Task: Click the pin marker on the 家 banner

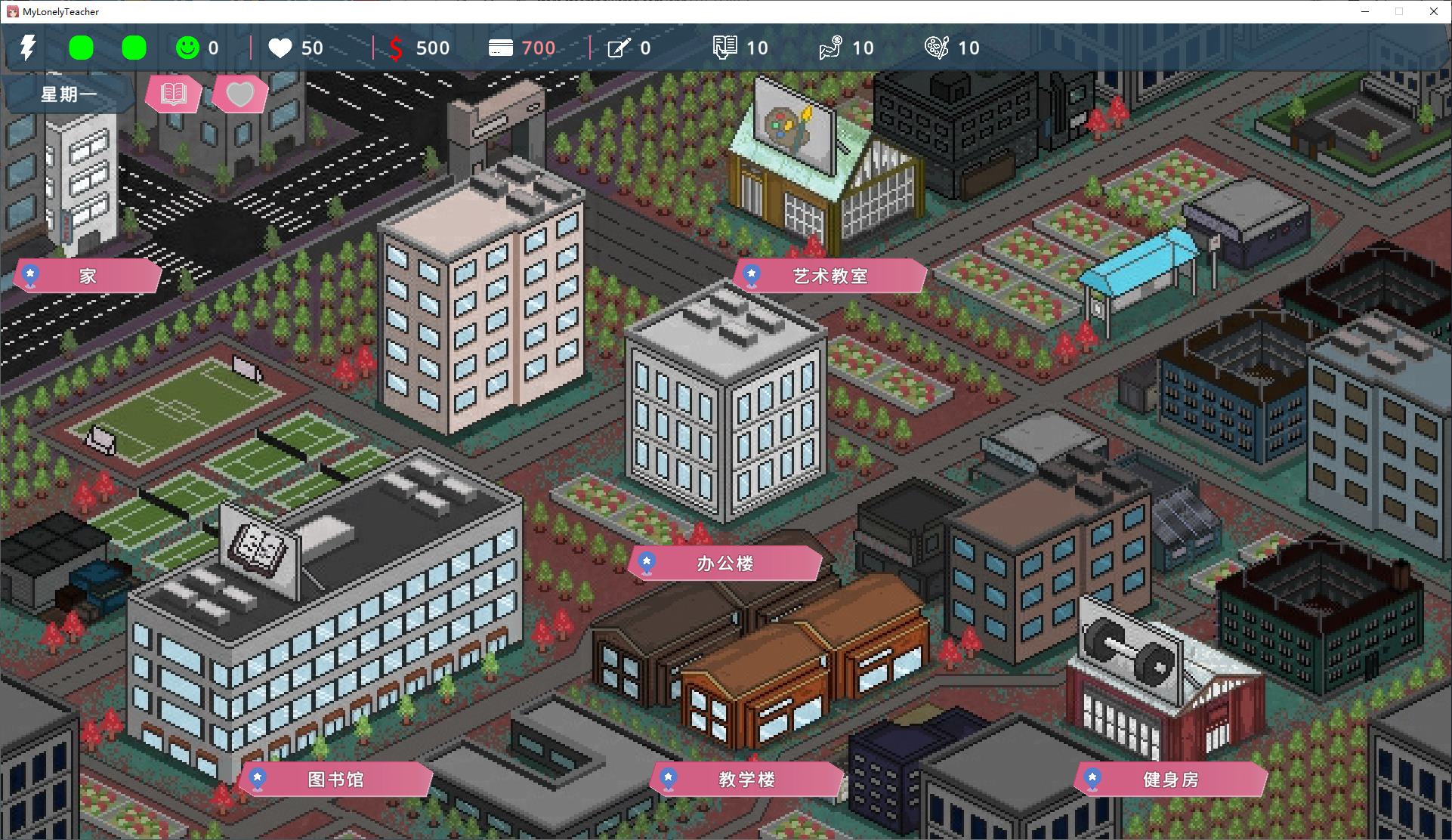Action: [x=30, y=275]
